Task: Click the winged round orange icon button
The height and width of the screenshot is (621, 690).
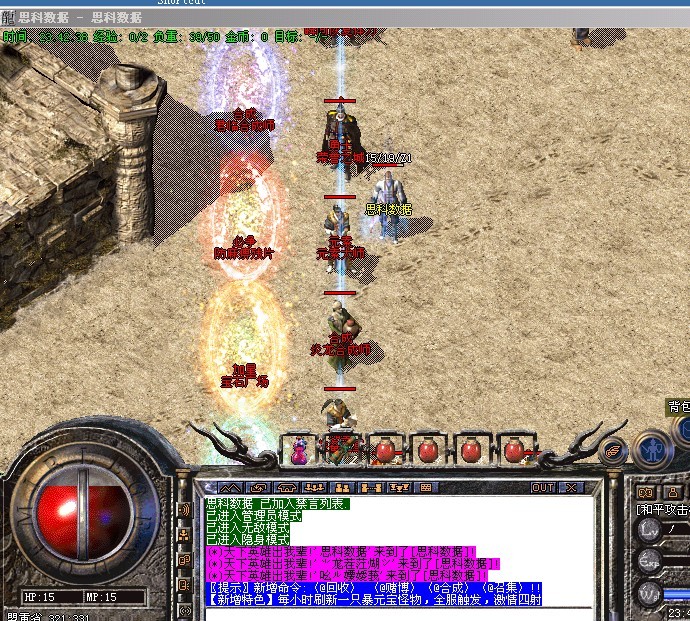Action: pyautogui.click(x=612, y=452)
